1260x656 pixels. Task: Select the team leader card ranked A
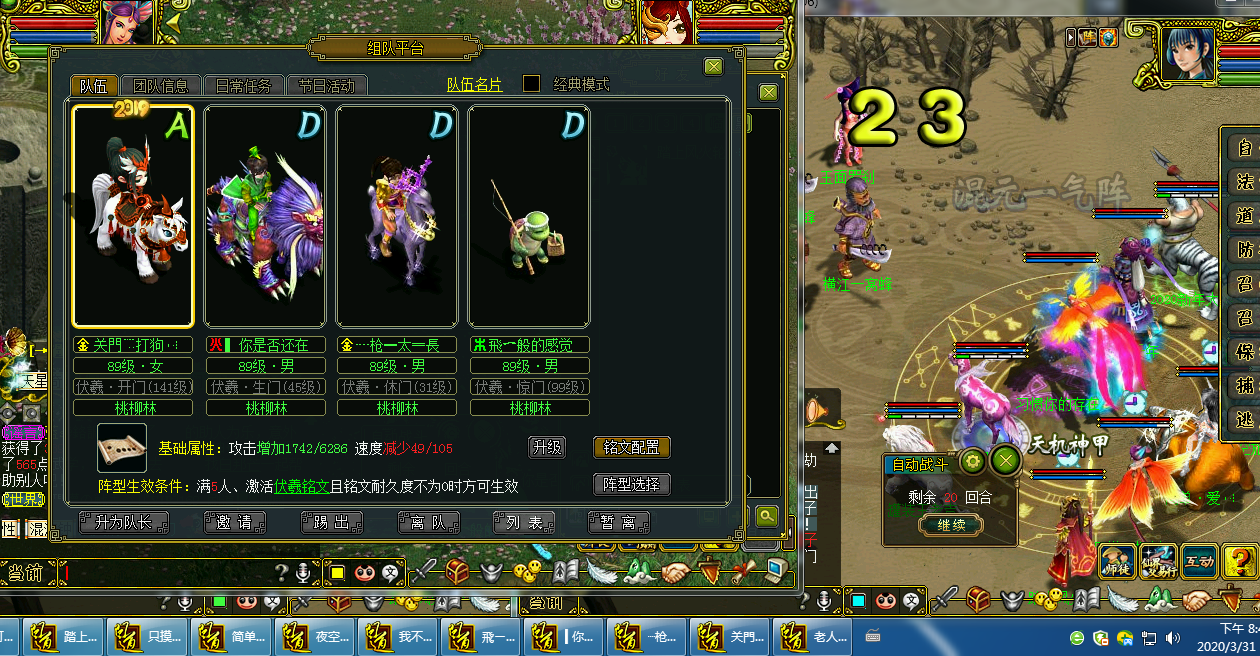pyautogui.click(x=133, y=217)
